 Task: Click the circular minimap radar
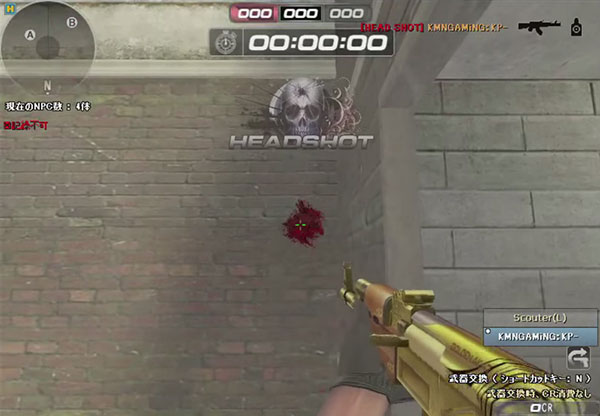[x=47, y=42]
